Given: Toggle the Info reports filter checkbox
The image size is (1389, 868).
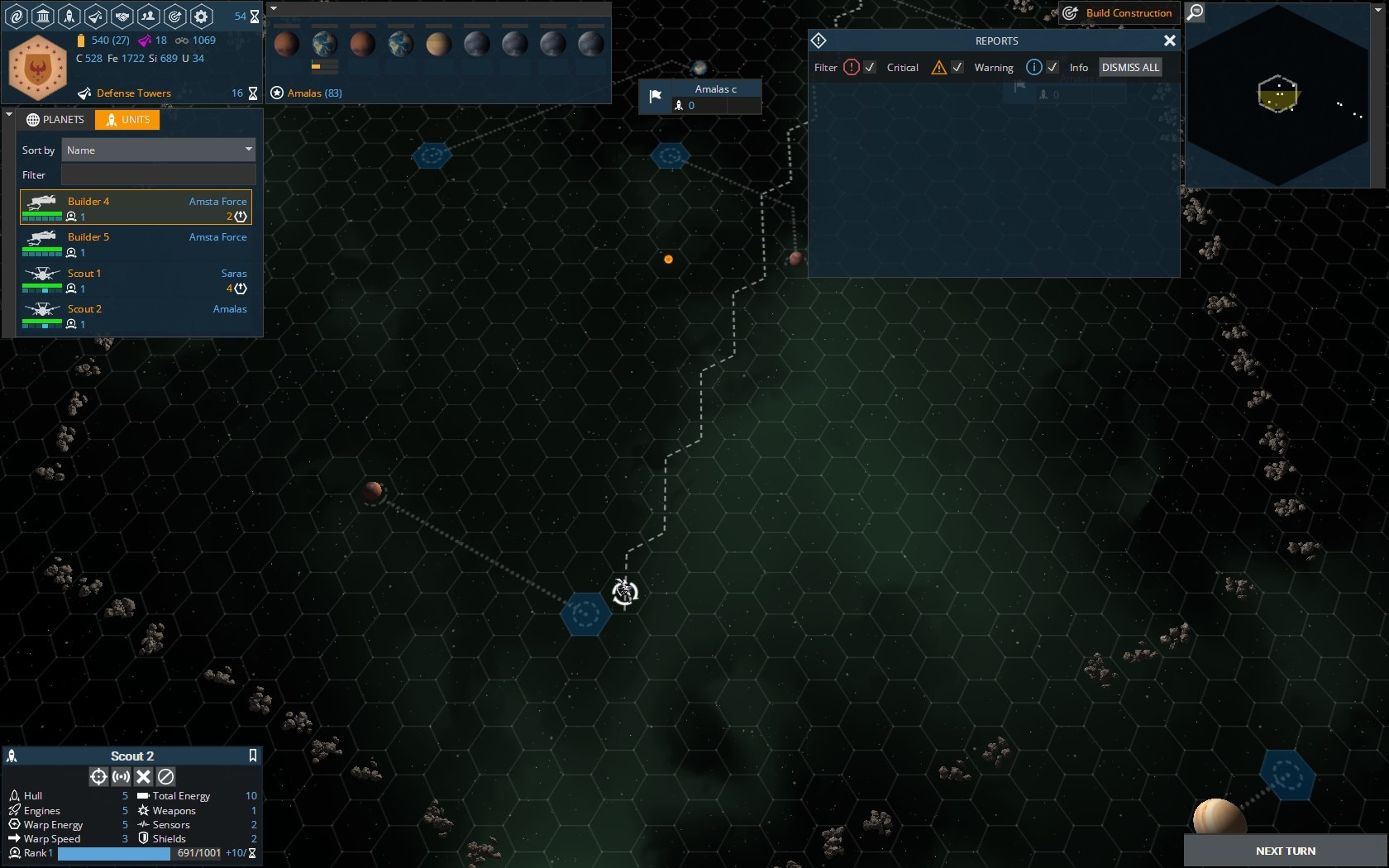Looking at the screenshot, I should [x=1052, y=68].
